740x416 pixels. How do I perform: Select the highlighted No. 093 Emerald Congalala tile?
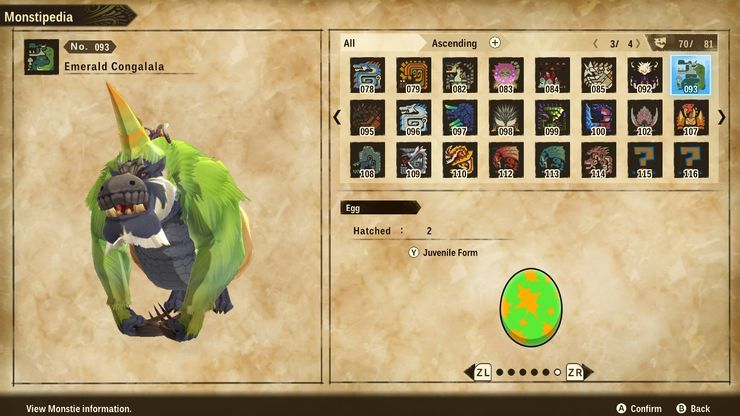pos(691,74)
